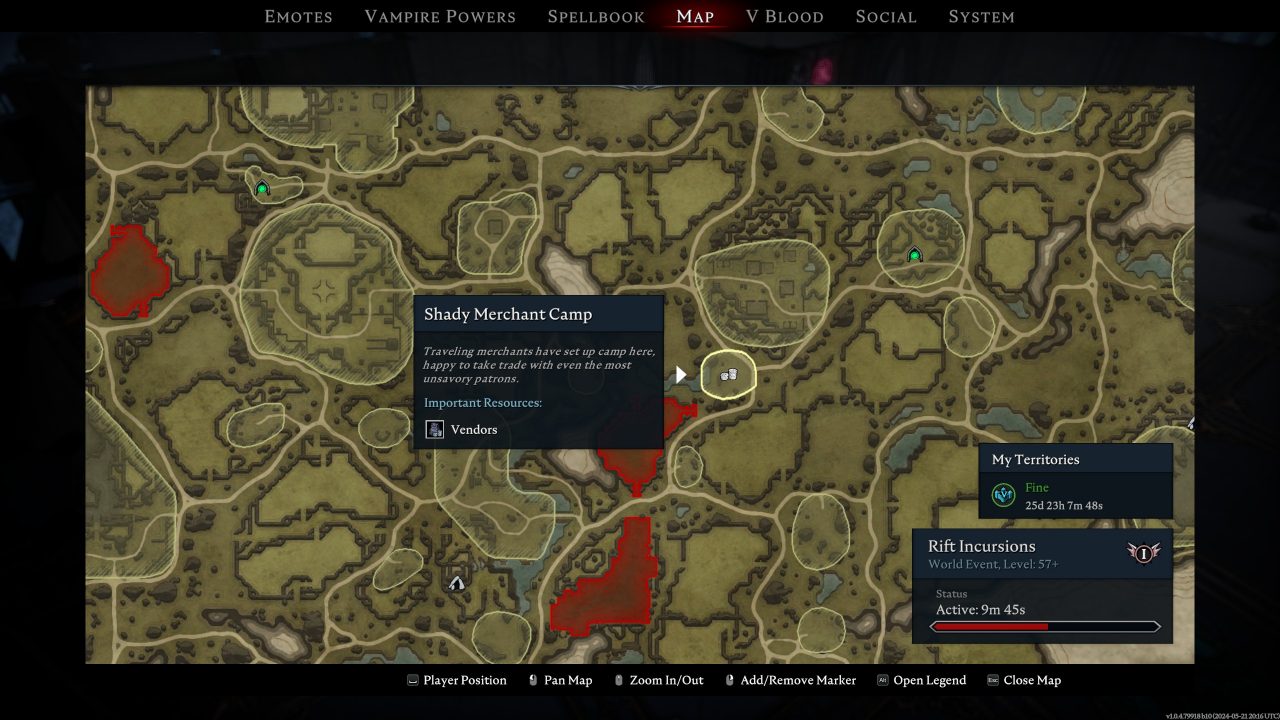Switch to the V Blood tab
Image resolution: width=1280 pixels, height=720 pixels.
pyautogui.click(x=785, y=16)
